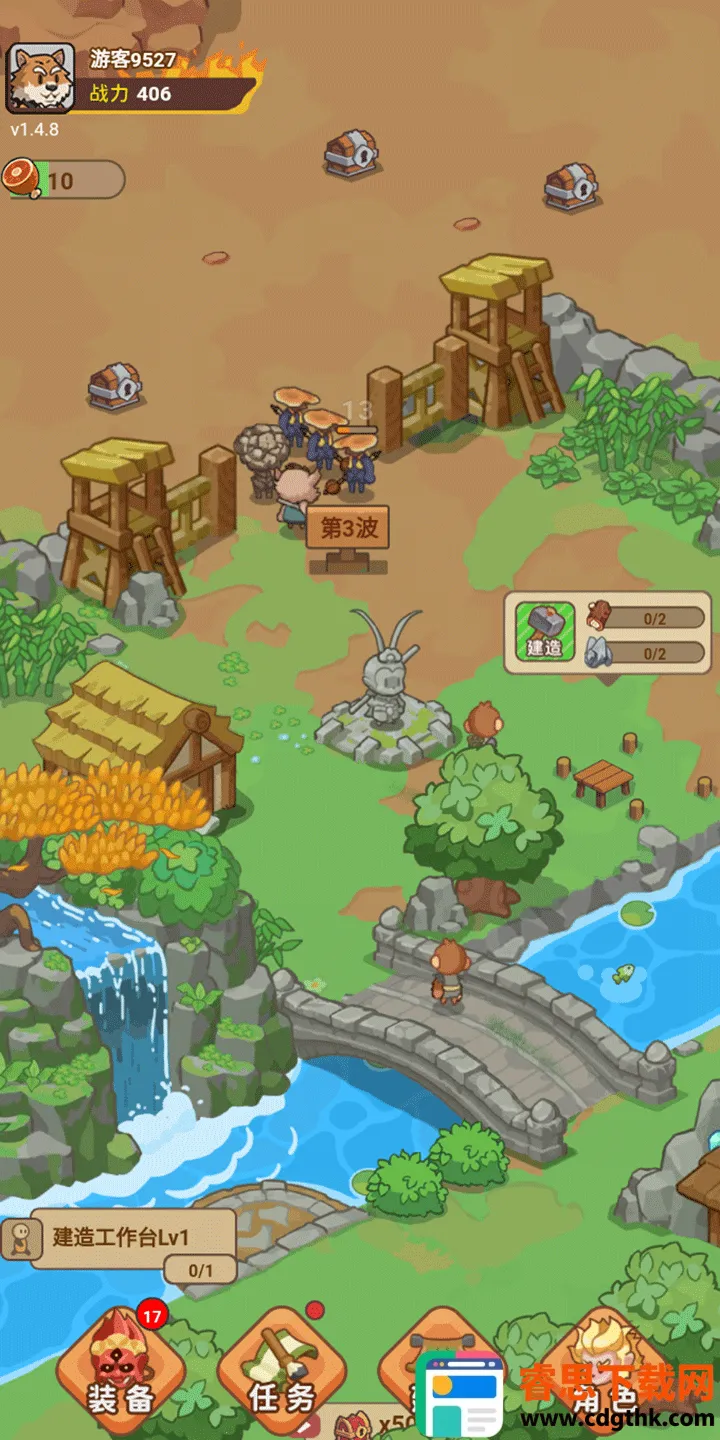Click the meat resource counter

64,180
